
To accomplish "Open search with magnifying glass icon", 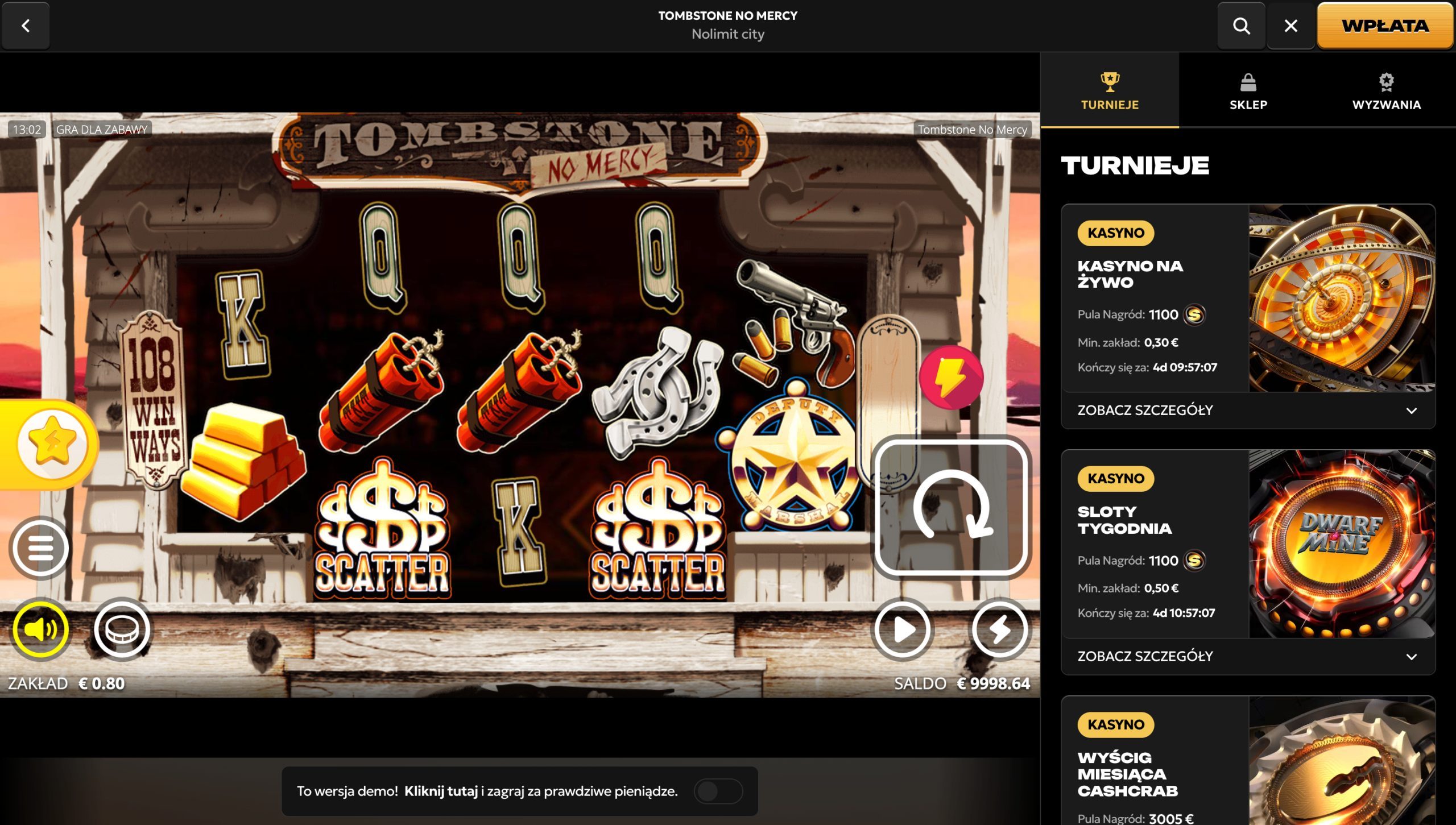I will point(1242,26).
